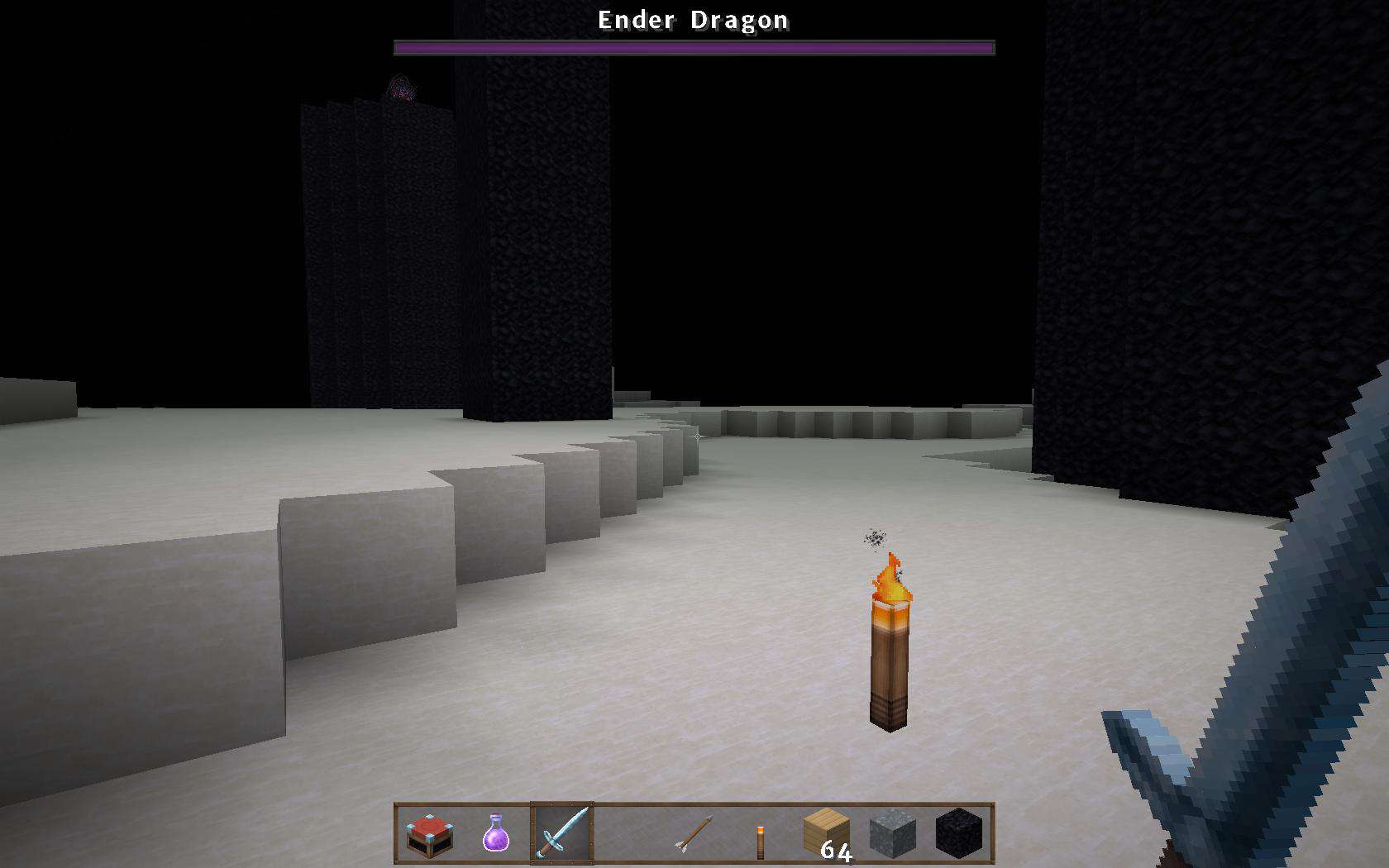Select the enchanting table hotbar slot
Screen dimensions: 1389x868
point(430,834)
